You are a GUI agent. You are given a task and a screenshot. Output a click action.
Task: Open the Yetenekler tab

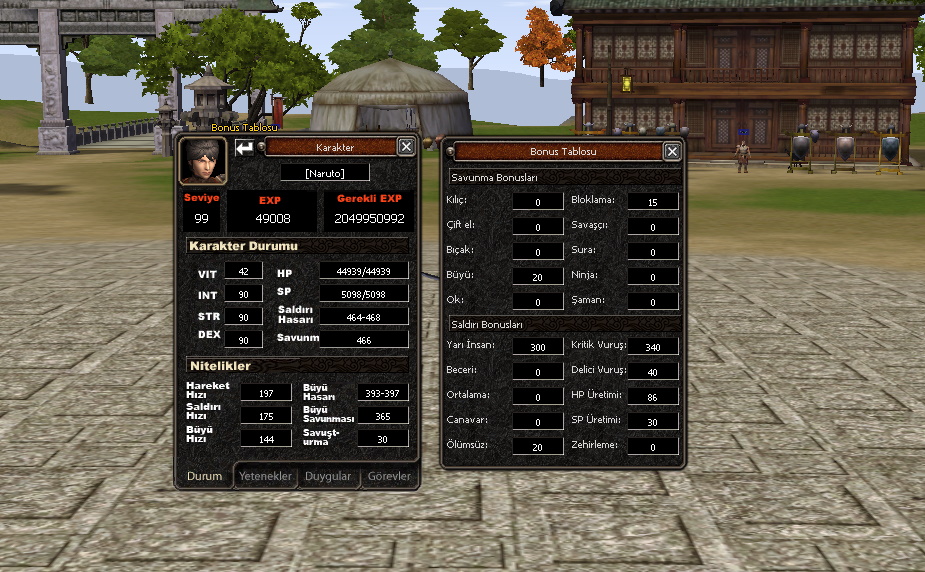[x=265, y=476]
